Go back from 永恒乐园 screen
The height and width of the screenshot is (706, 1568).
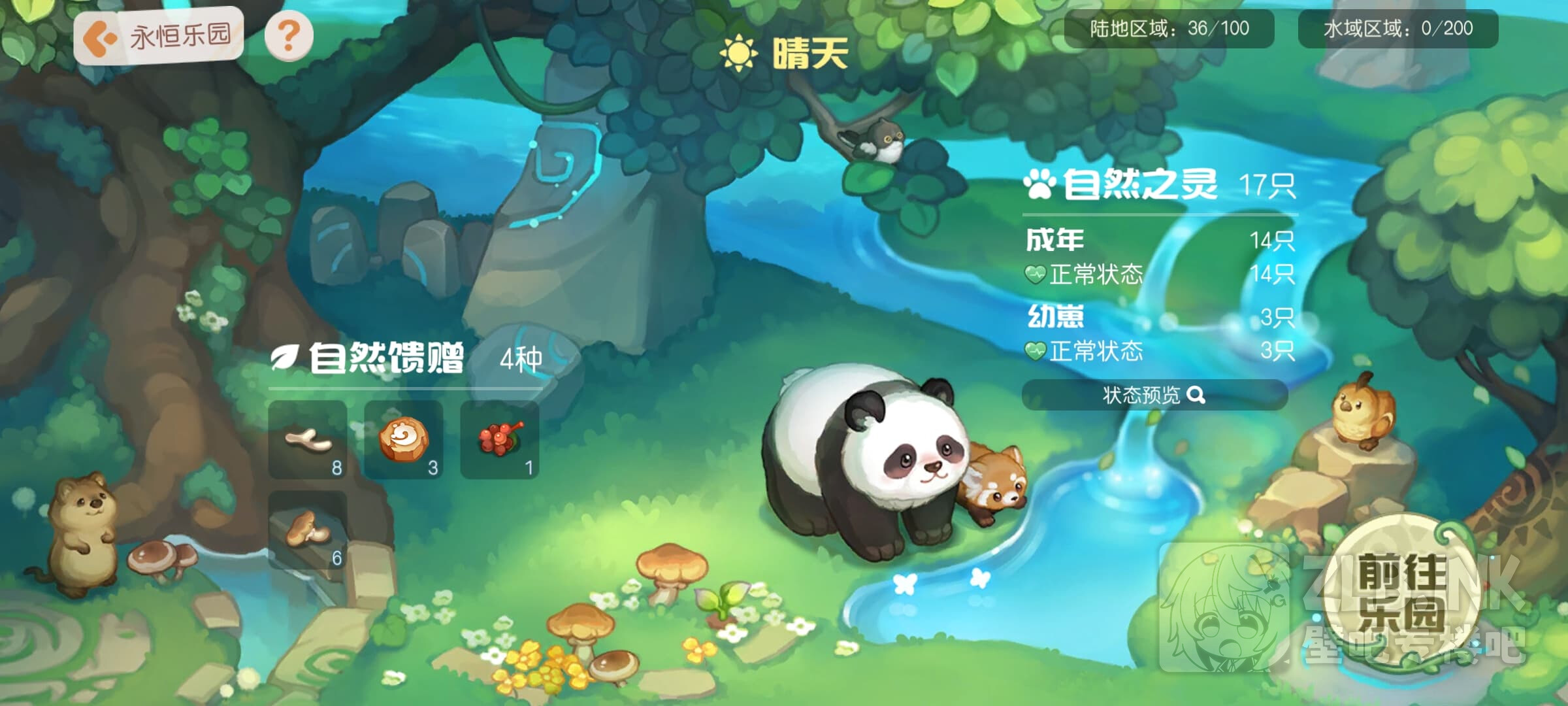coord(100,37)
